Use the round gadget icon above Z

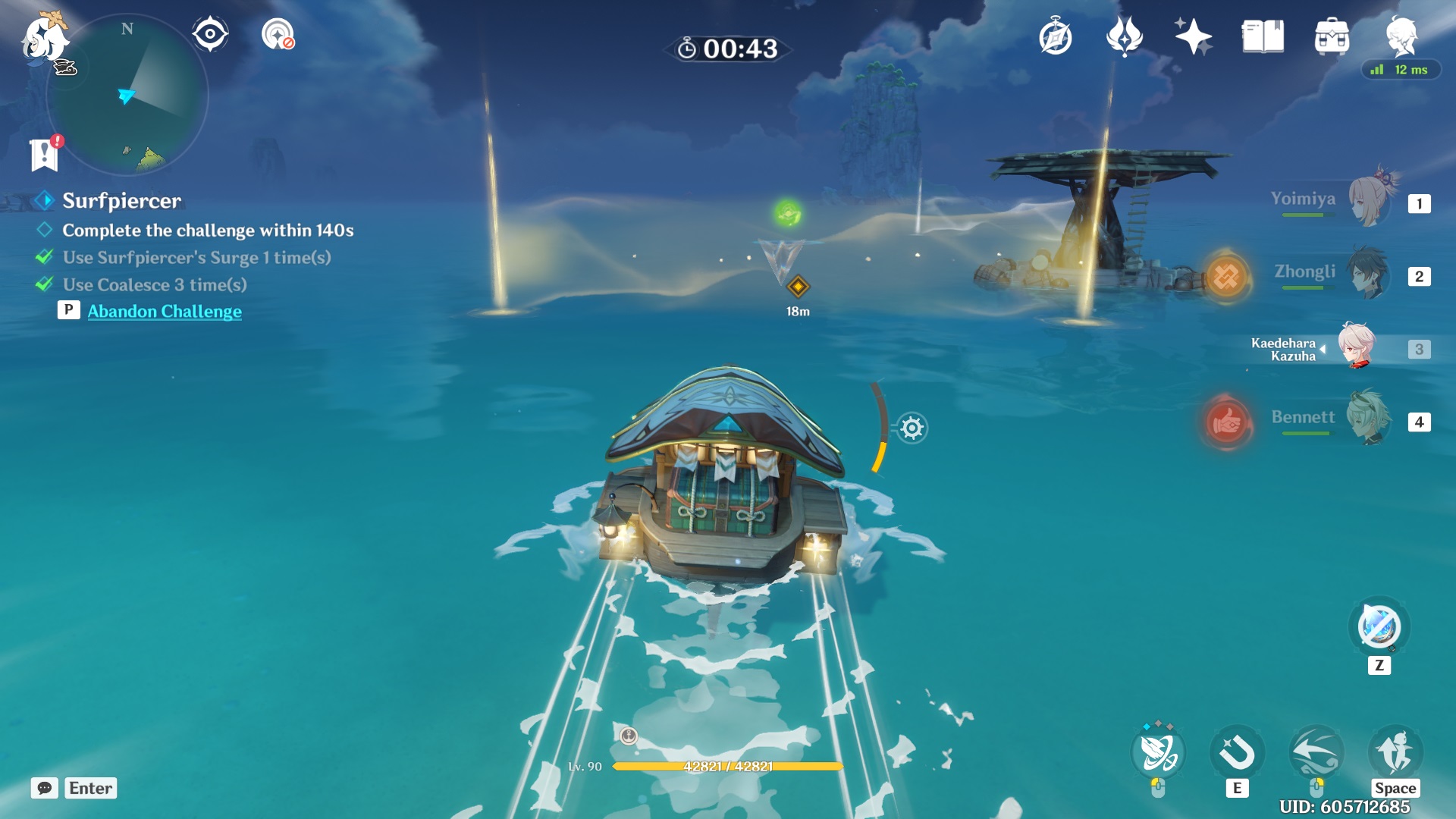(1379, 627)
